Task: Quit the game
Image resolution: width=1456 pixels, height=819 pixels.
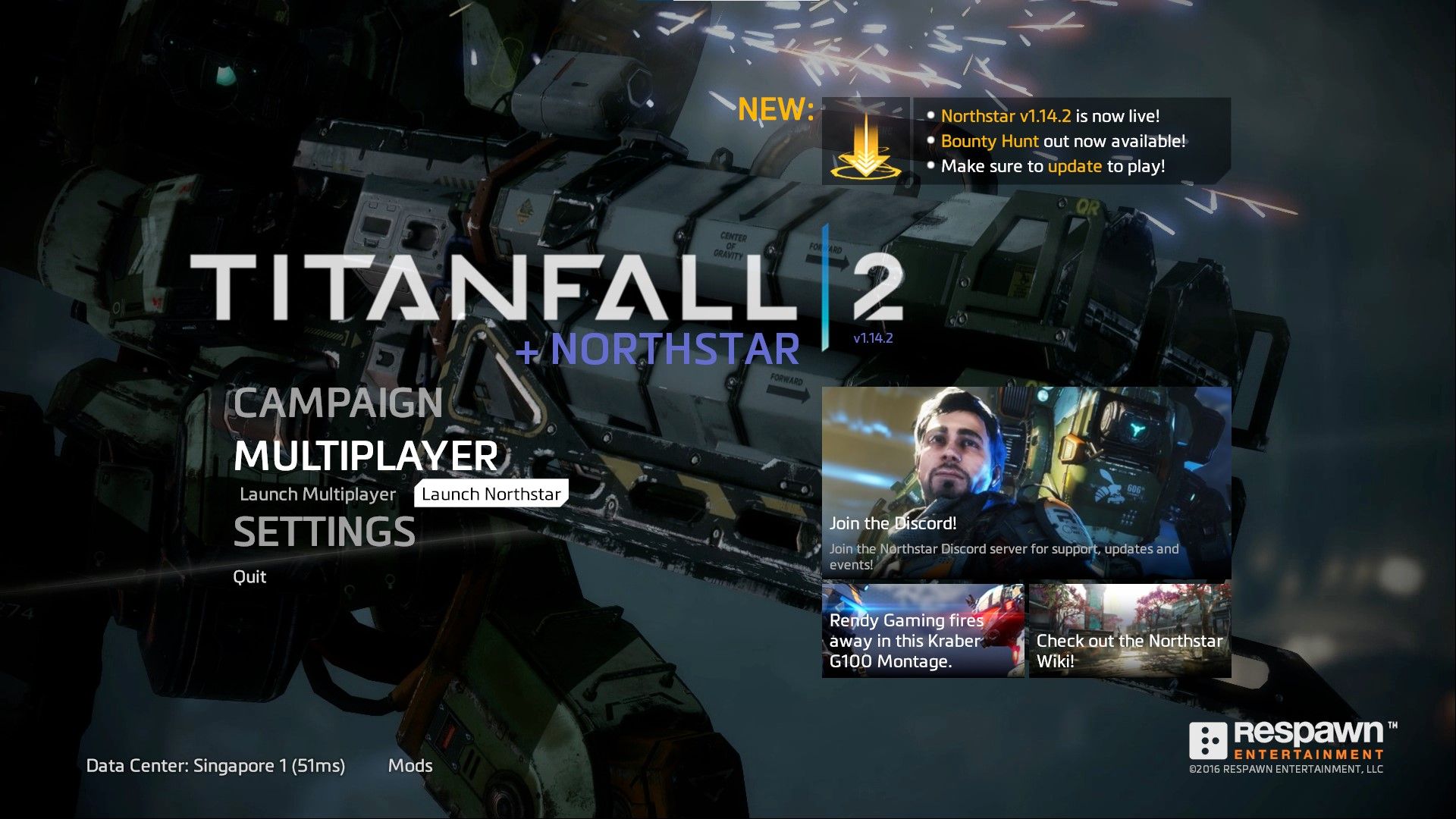Action: (x=249, y=576)
